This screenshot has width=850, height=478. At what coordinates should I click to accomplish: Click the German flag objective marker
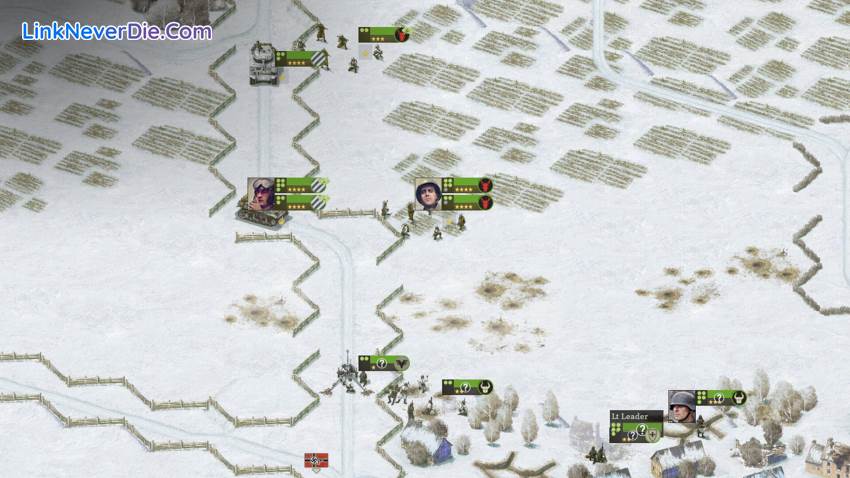(x=316, y=461)
